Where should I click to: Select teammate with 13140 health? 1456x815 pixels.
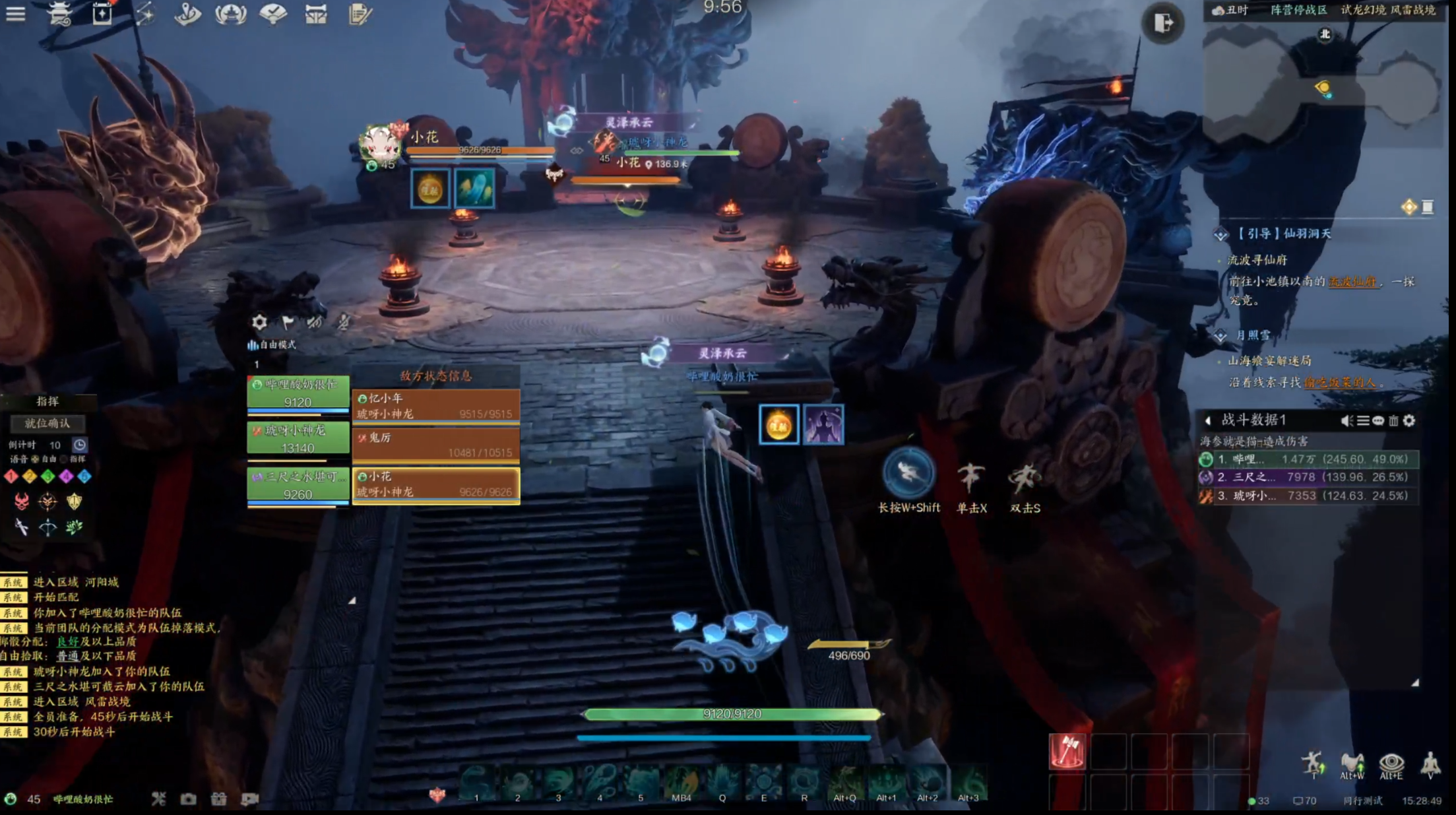tap(298, 439)
